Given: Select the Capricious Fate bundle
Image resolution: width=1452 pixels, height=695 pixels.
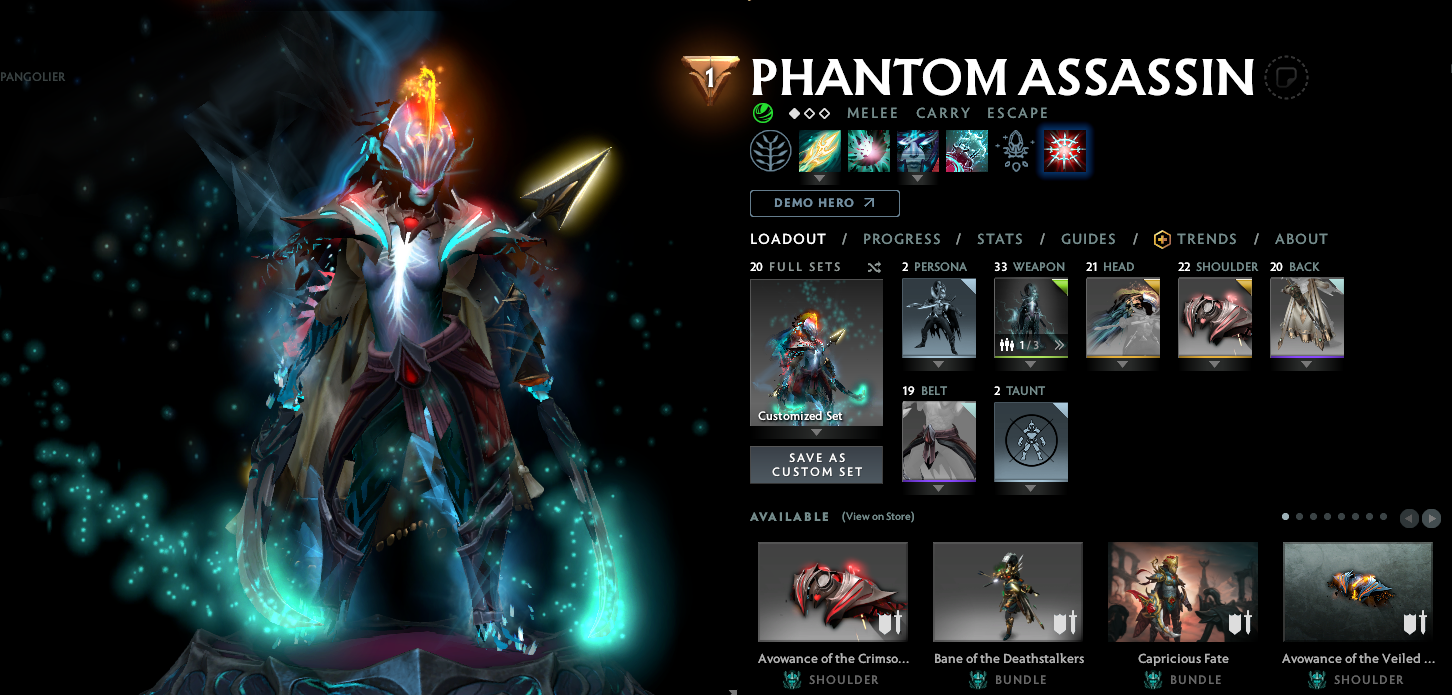Looking at the screenshot, I should coord(1182,591).
